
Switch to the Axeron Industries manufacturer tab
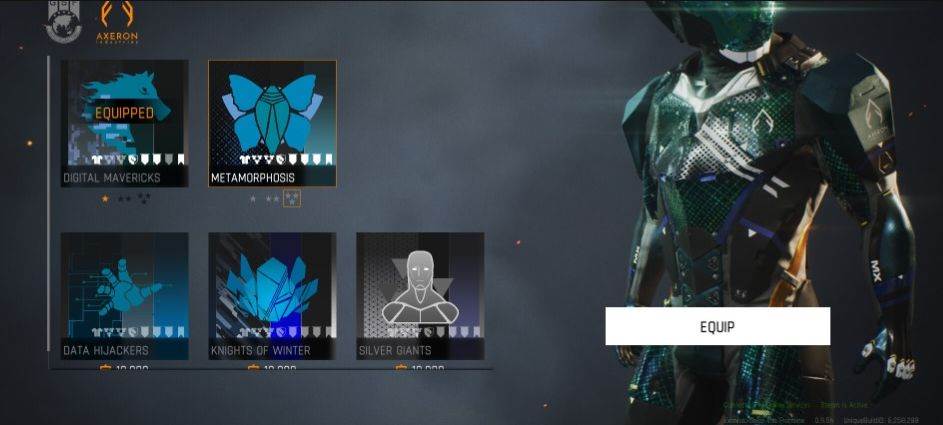(116, 23)
